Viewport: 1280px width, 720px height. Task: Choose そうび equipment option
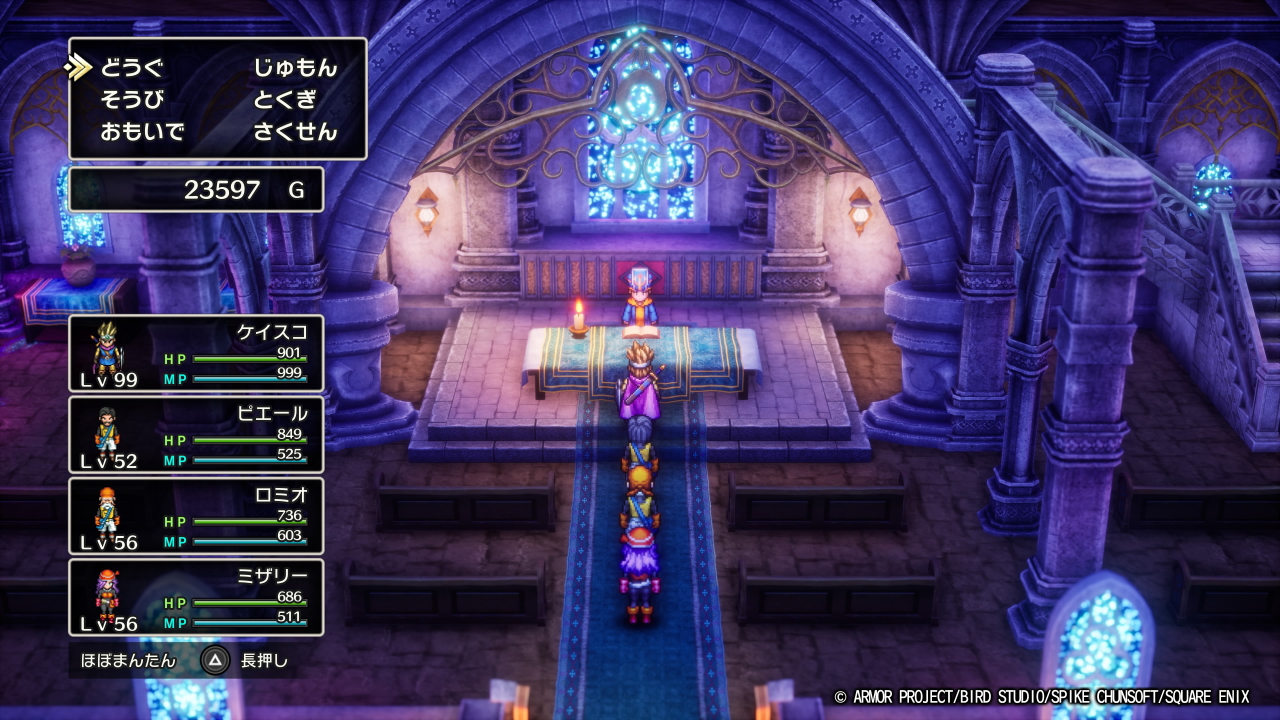tap(131, 100)
